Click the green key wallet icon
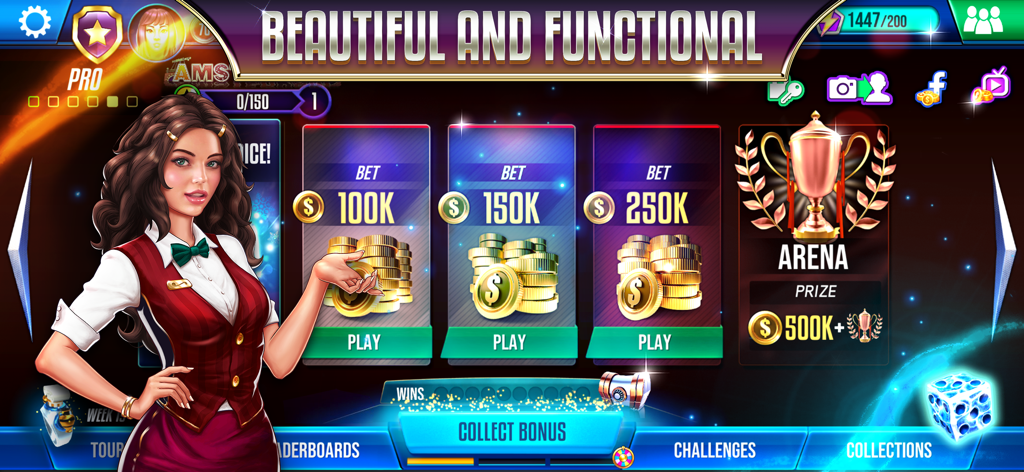 tap(785, 90)
